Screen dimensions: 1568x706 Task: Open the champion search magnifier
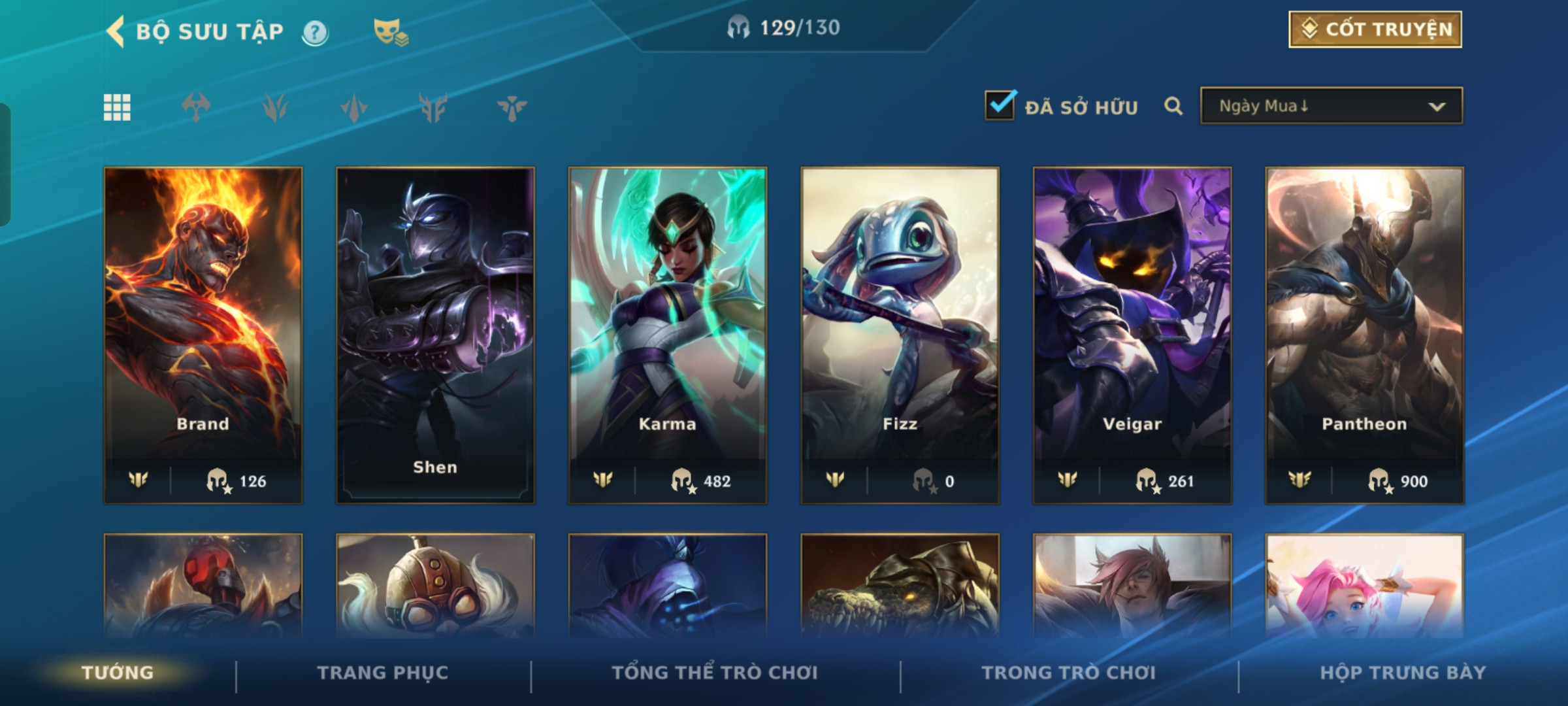(x=1173, y=106)
